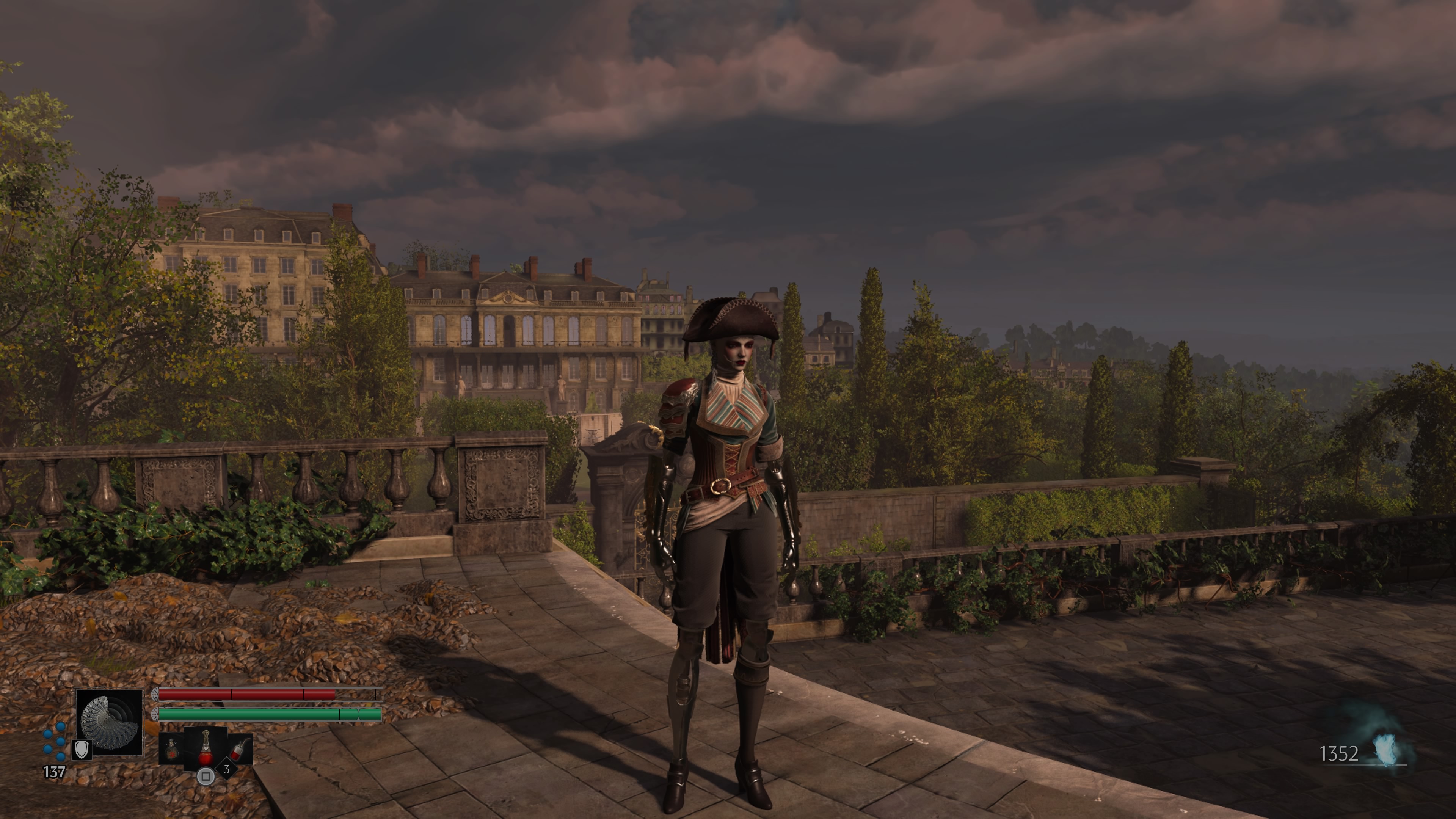
Task: Use the red oil burette healing flask
Action: point(206,748)
